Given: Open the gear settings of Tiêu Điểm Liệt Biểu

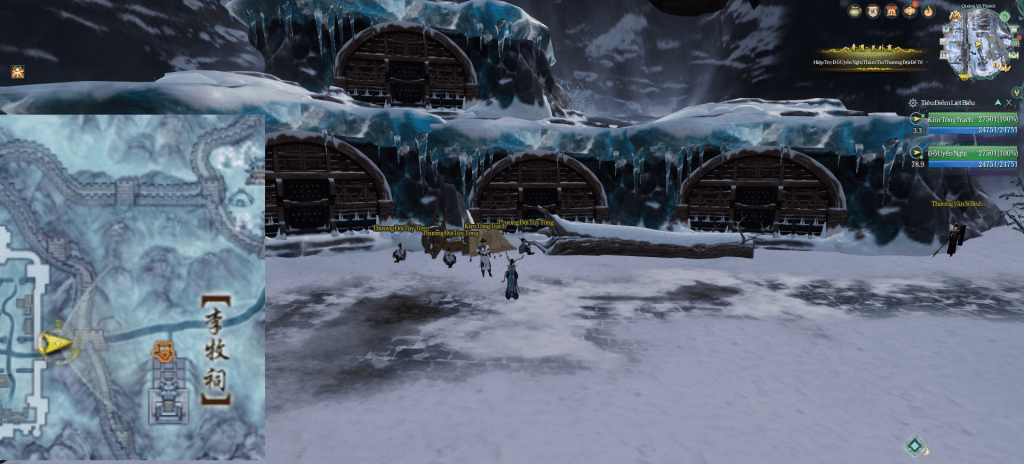Looking at the screenshot, I should (x=913, y=103).
